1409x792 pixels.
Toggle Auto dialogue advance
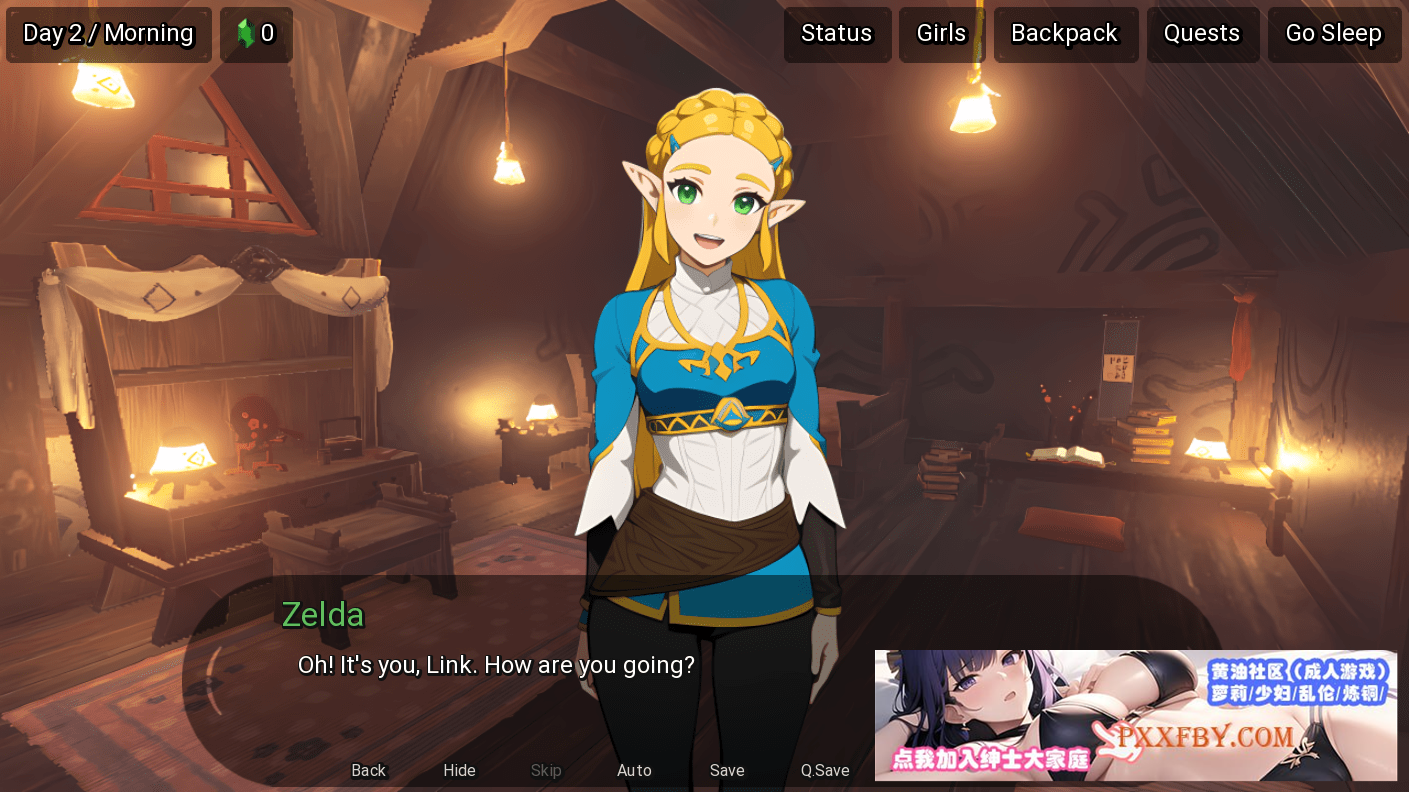point(634,770)
